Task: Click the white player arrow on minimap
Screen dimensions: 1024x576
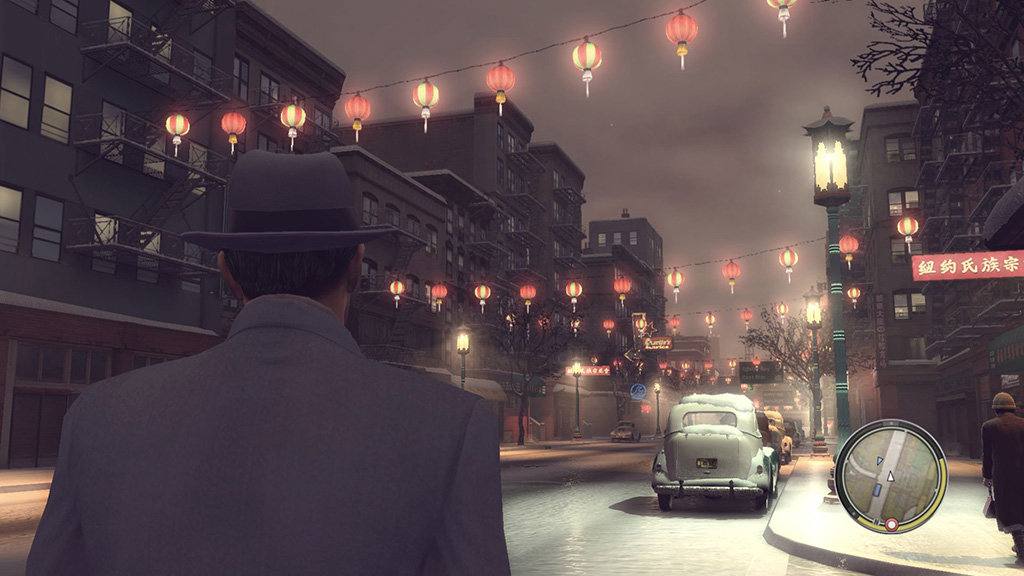Action: pos(891,476)
